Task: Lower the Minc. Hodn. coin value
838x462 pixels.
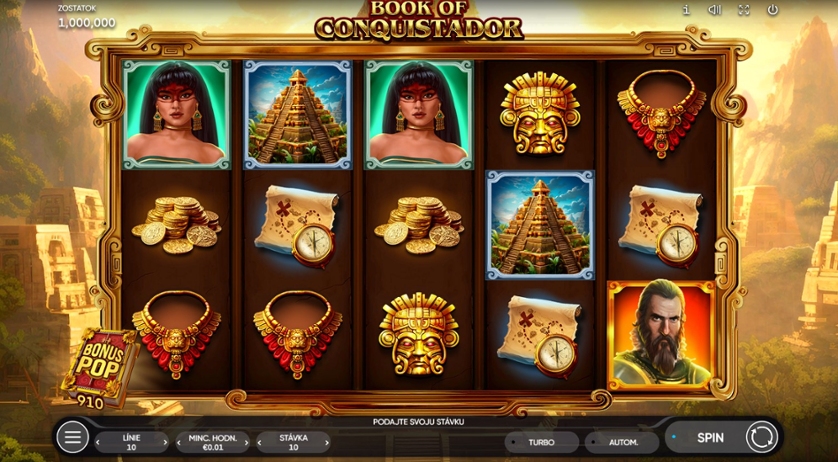Action: [x=179, y=443]
